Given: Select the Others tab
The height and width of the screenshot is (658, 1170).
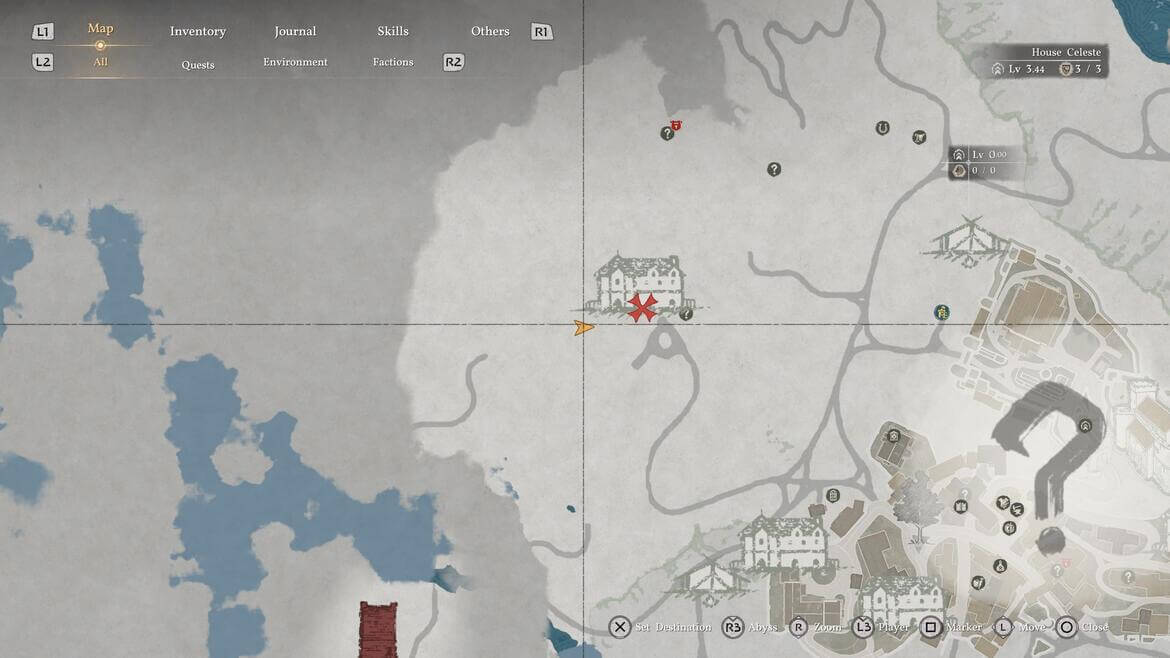Looking at the screenshot, I should point(490,31).
